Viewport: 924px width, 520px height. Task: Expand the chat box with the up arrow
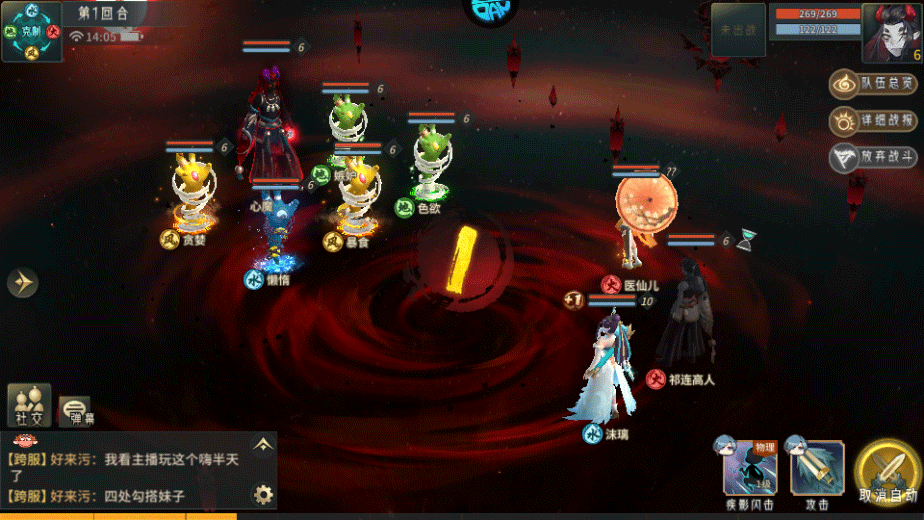[x=262, y=444]
